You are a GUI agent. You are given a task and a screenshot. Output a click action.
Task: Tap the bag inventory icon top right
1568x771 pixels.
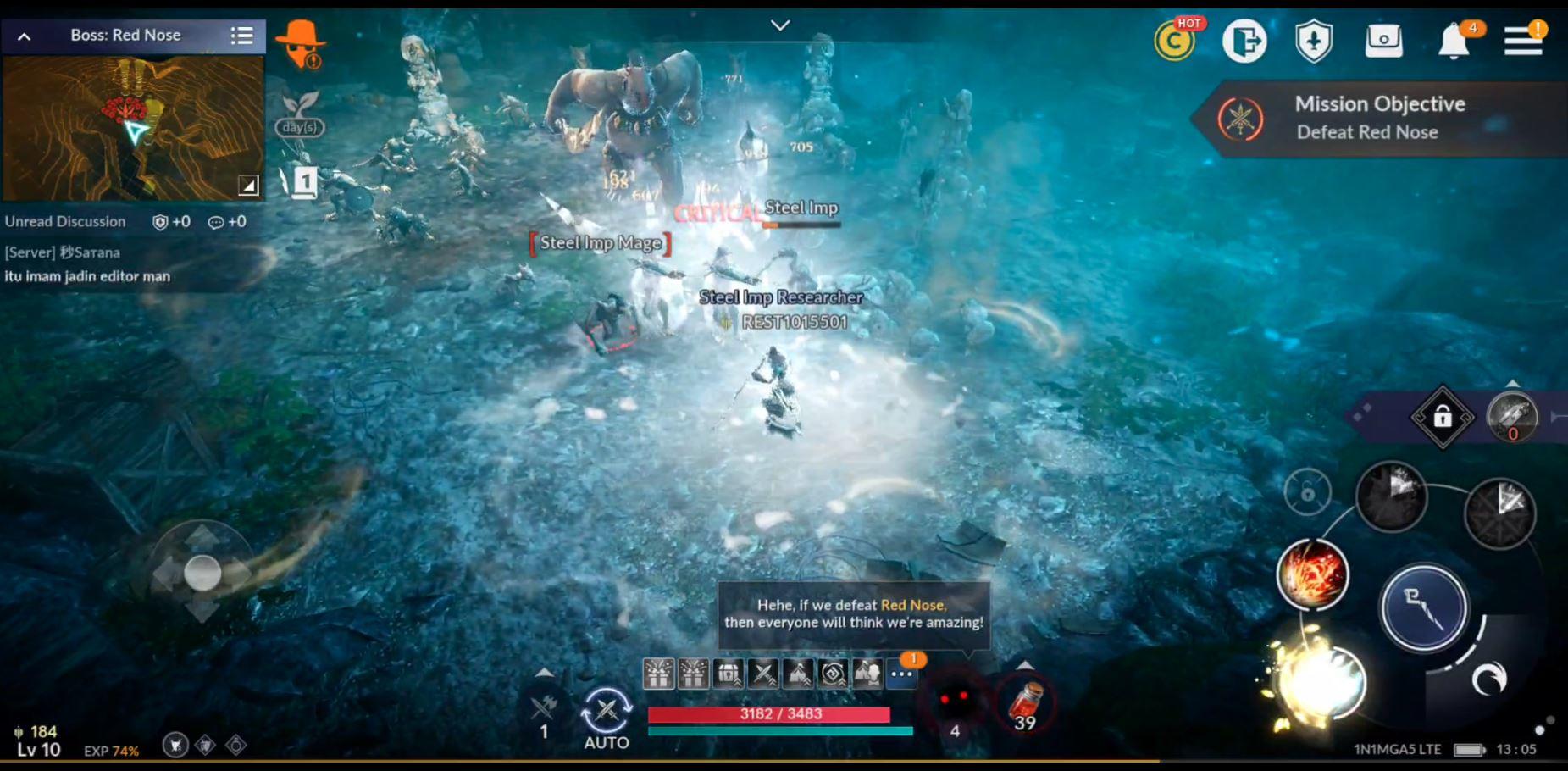(1383, 41)
